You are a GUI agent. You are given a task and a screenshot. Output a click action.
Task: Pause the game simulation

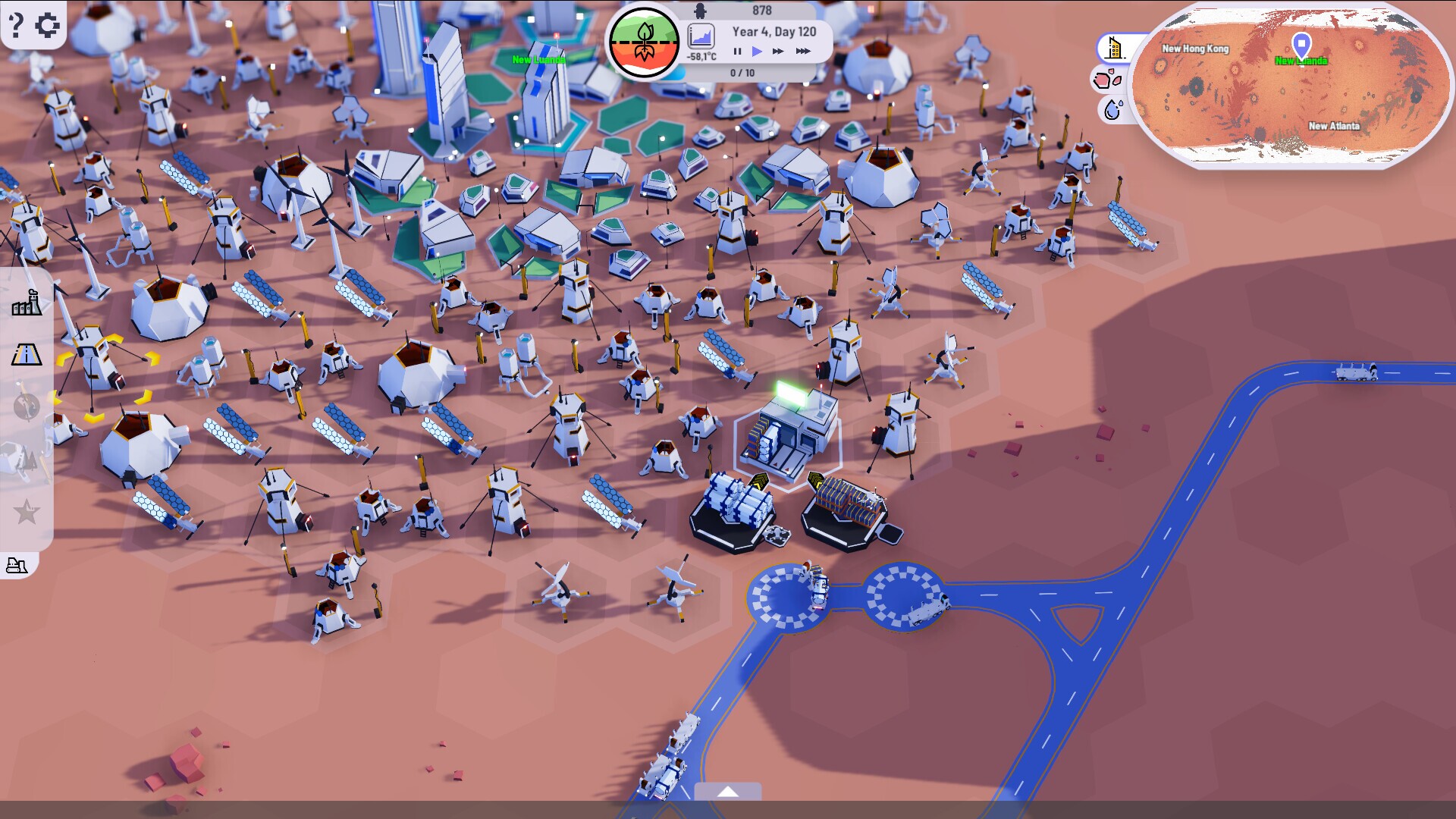tap(736, 52)
